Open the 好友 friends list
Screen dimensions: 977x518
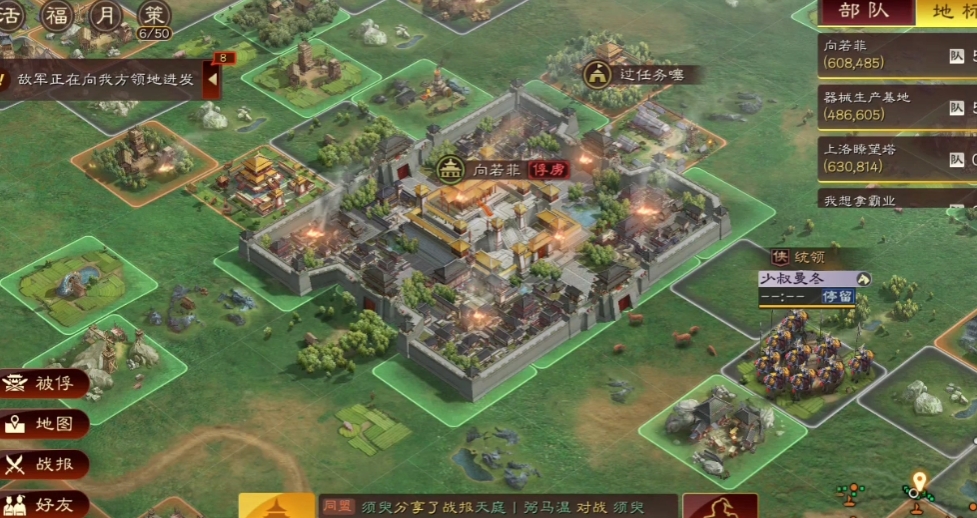pyautogui.click(x=45, y=505)
